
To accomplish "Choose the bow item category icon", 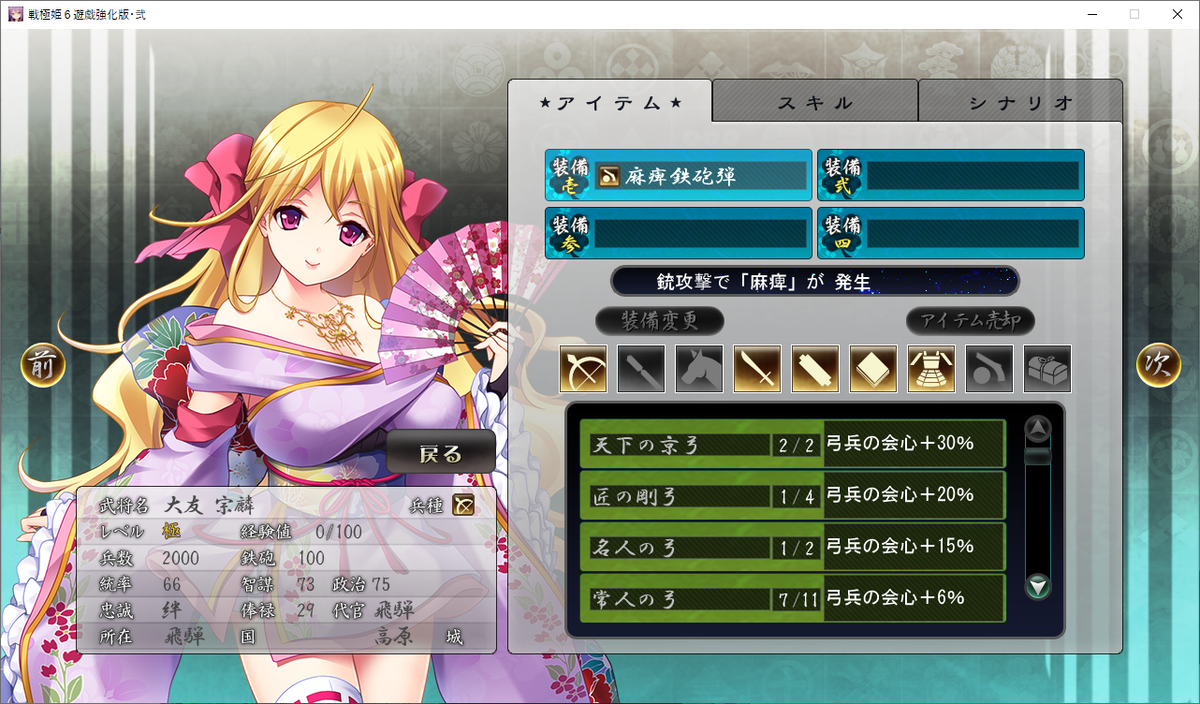I will [x=583, y=369].
